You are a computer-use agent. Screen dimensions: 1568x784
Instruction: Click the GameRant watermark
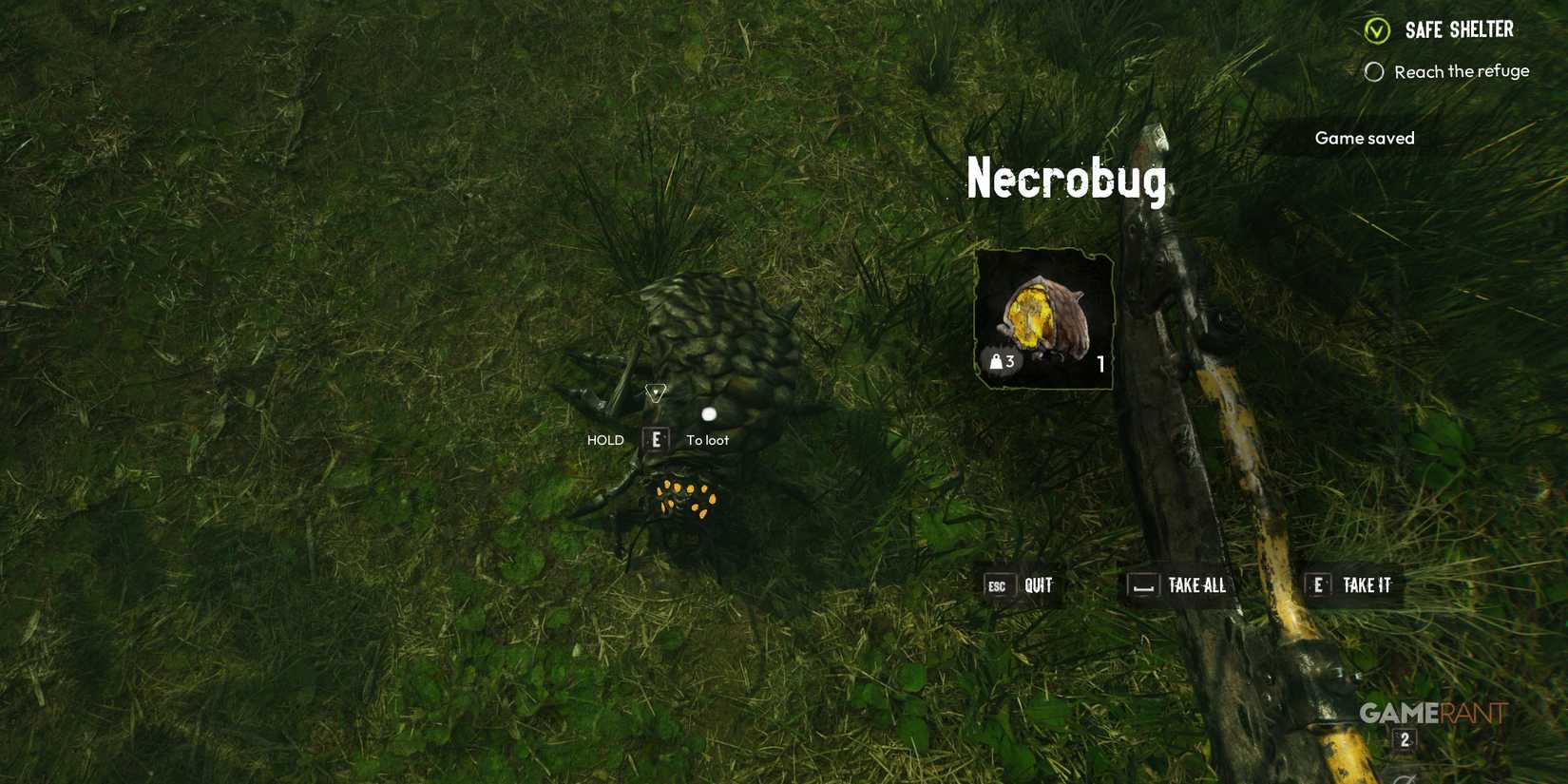point(1430,710)
